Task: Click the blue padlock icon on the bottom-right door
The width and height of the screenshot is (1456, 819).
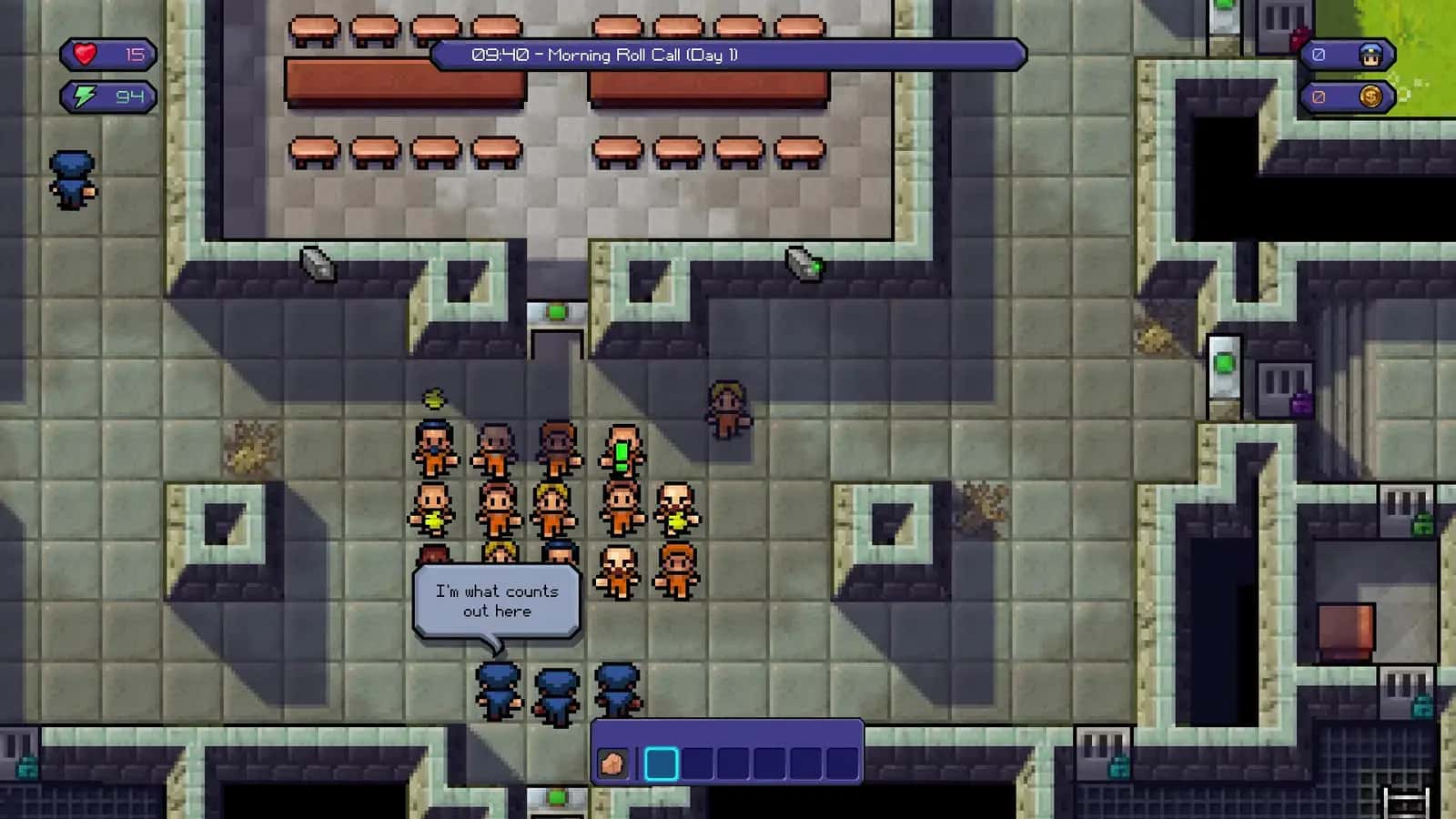Action: pyautogui.click(x=1422, y=704)
